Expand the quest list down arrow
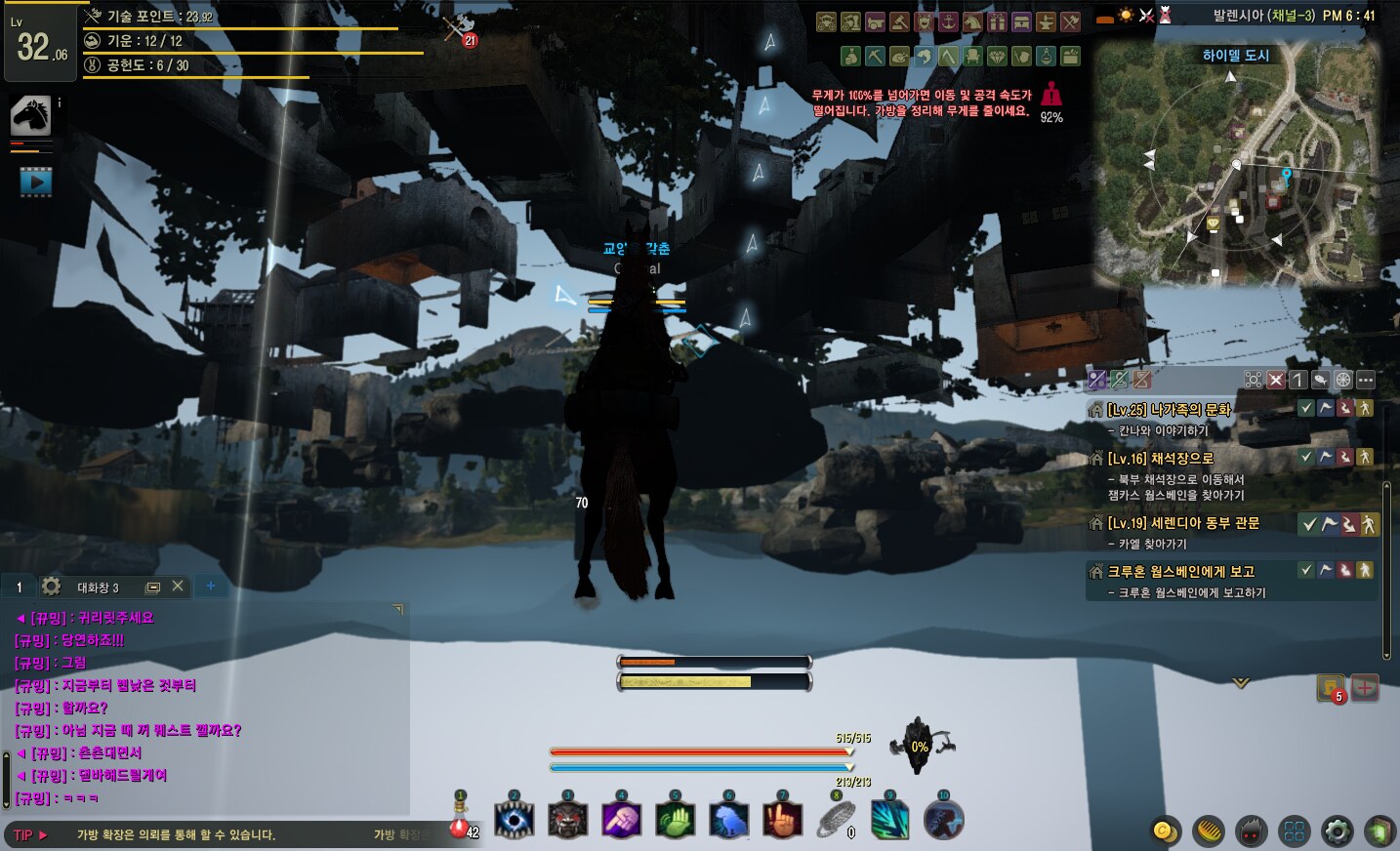Viewport: 1400px width, 851px height. [1241, 683]
